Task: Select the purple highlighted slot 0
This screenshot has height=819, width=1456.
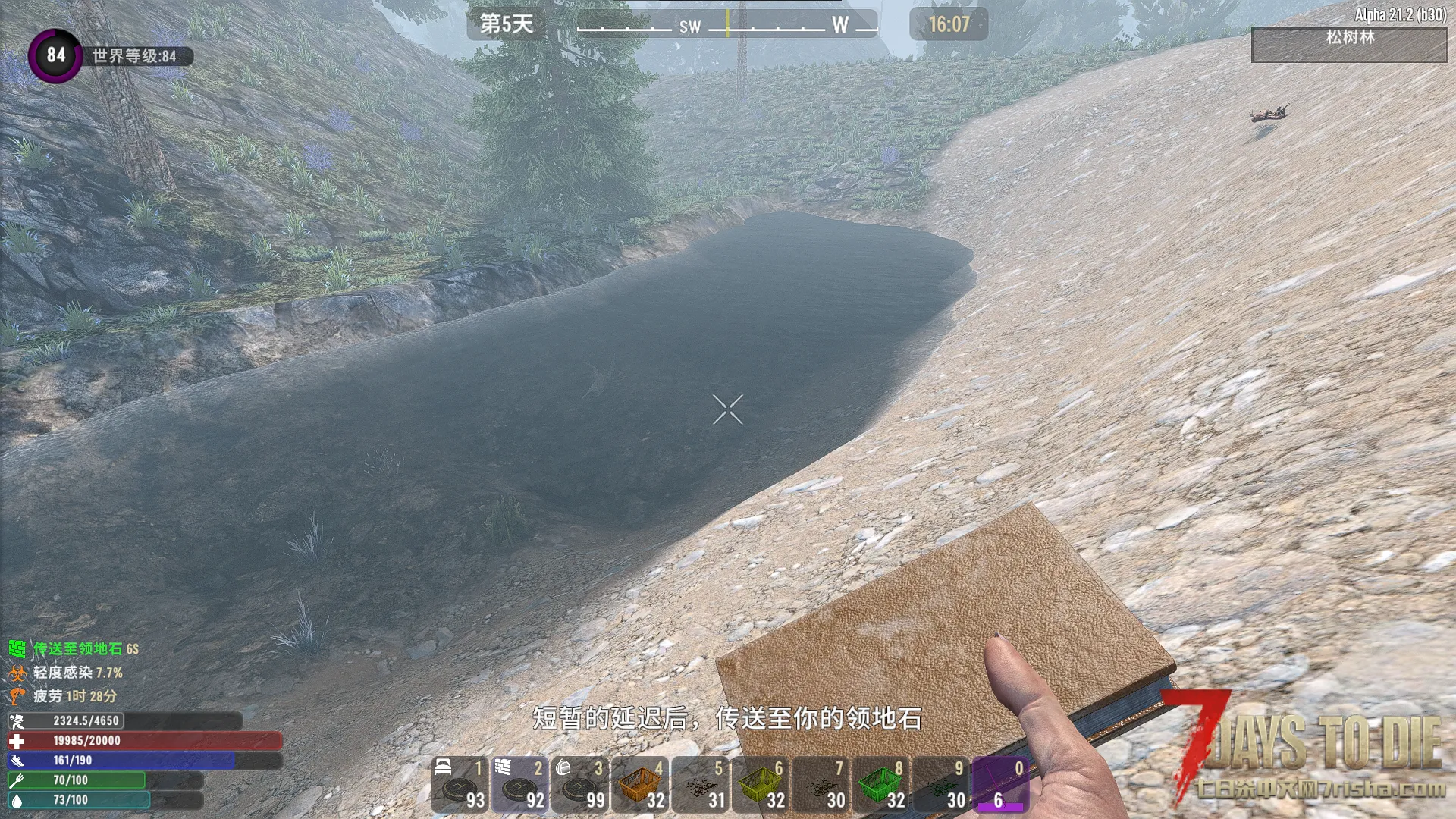Action: coord(1001,785)
